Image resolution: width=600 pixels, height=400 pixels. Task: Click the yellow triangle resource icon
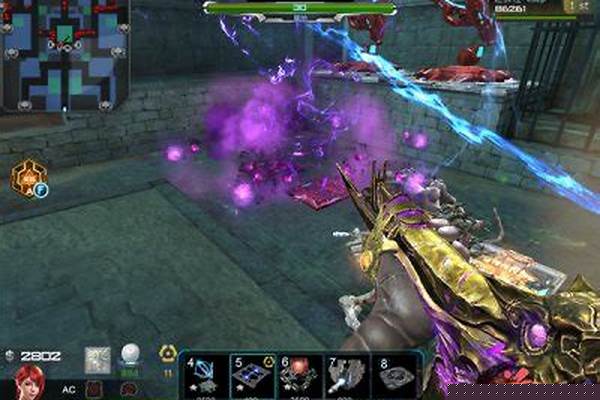[x=168, y=354]
